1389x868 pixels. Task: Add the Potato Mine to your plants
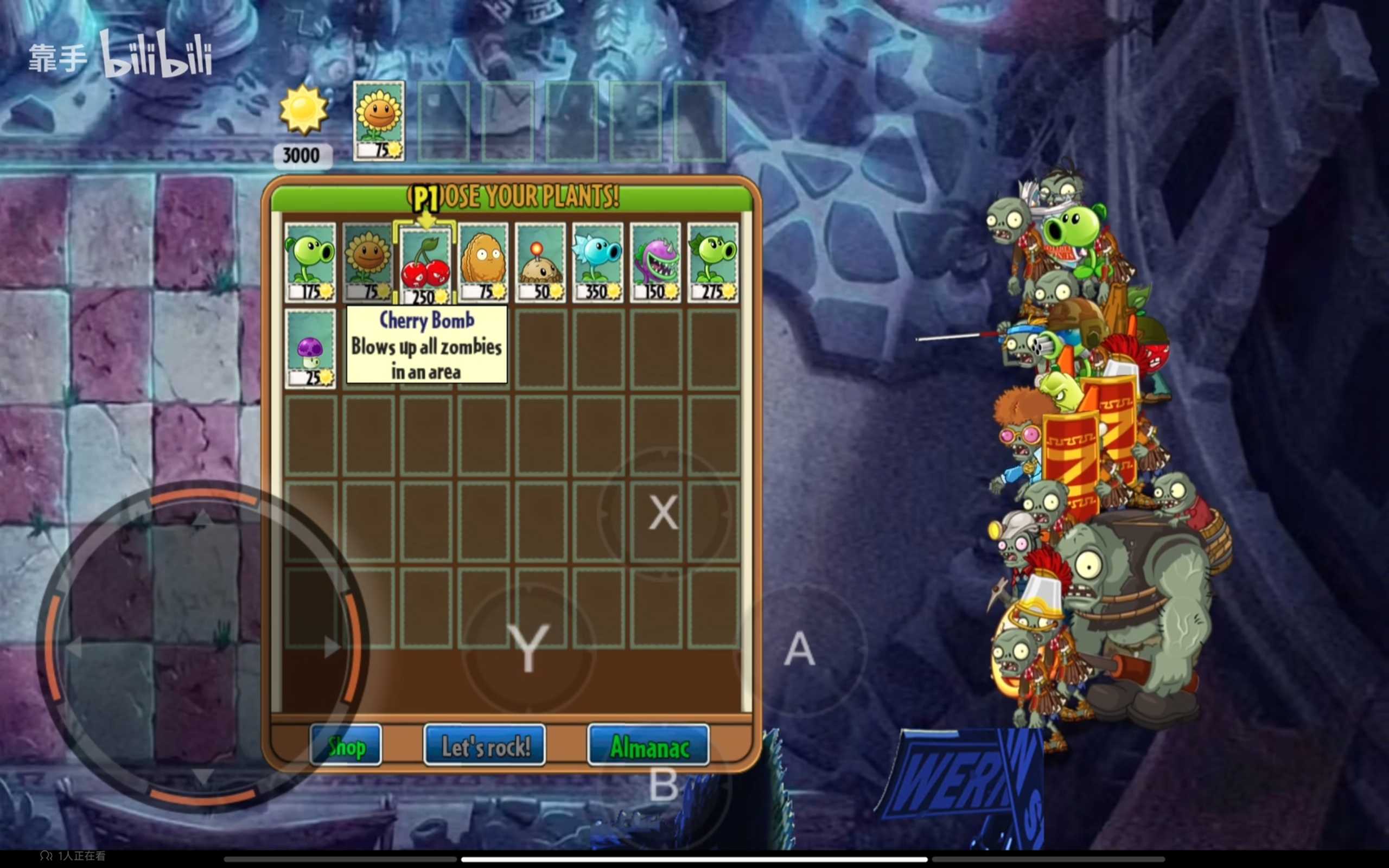[540, 263]
